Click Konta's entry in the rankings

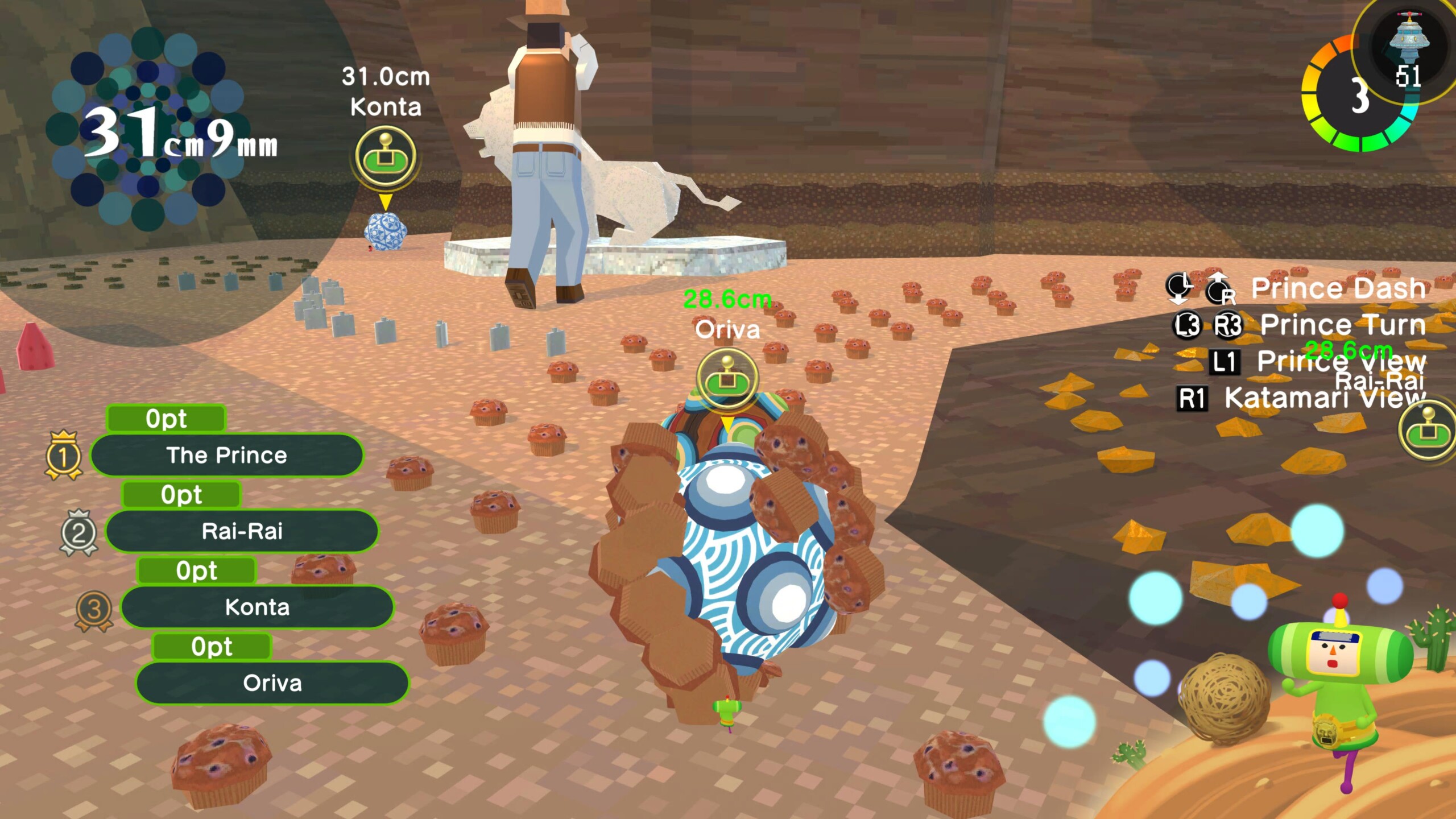[x=257, y=607]
